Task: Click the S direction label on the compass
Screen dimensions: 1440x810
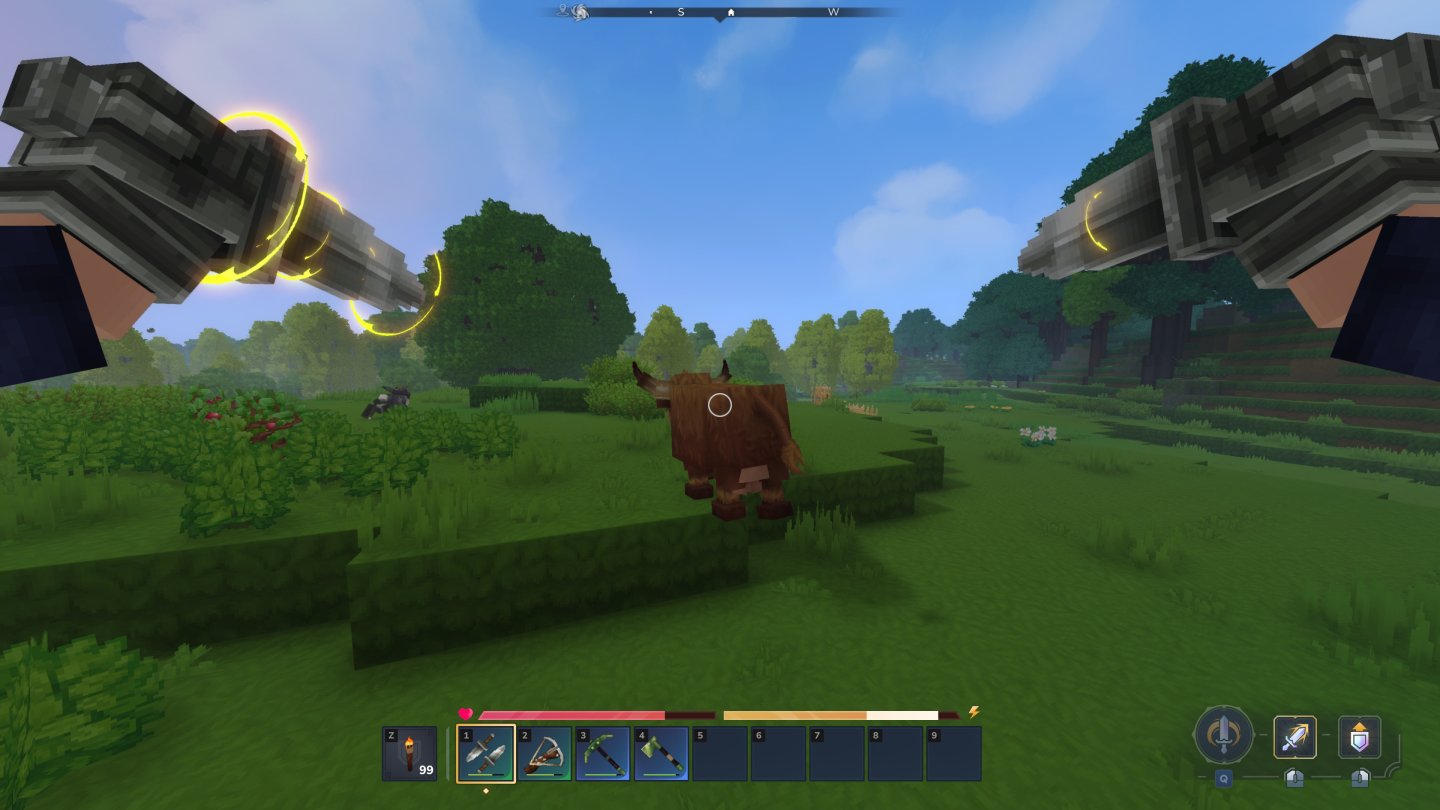Action: 681,11
